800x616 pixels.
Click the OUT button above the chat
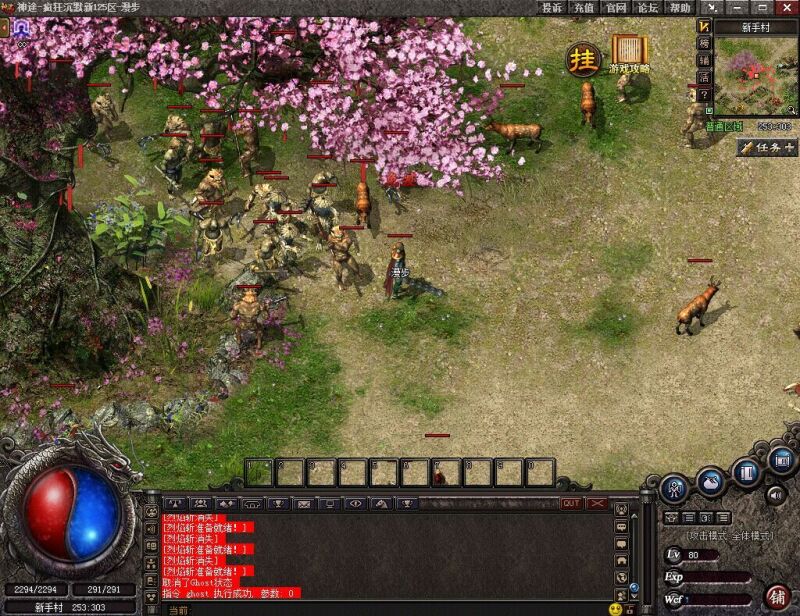[571, 503]
